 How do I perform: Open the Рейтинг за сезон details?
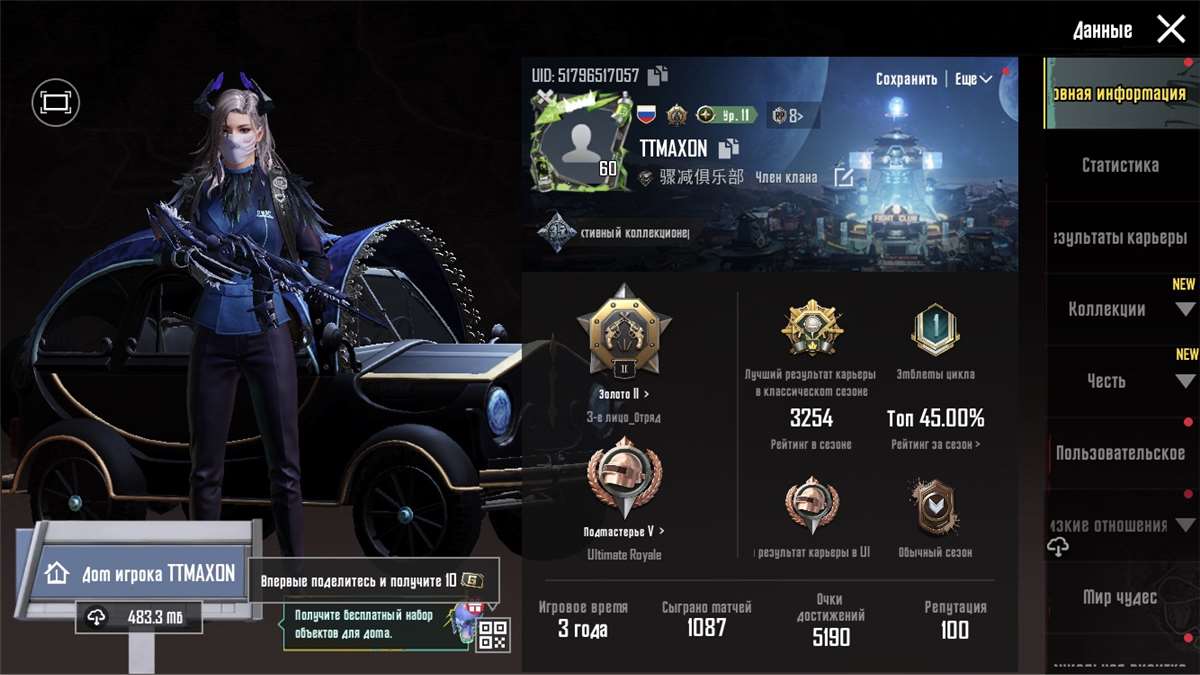pyautogui.click(x=935, y=444)
